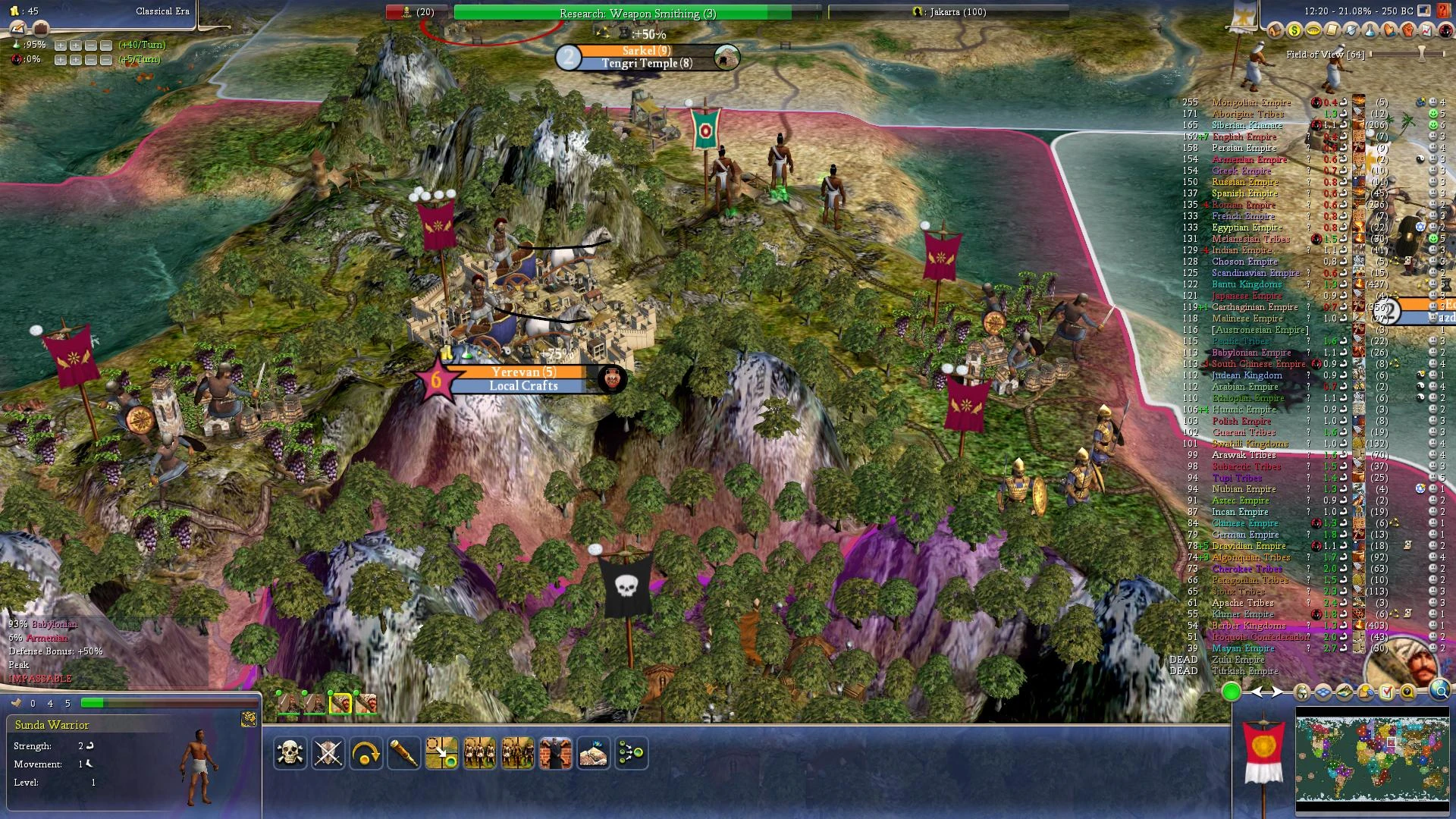This screenshot has height=819, width=1456.
Task: Open the Victory Conditions fist icon
Action: coord(1409,30)
